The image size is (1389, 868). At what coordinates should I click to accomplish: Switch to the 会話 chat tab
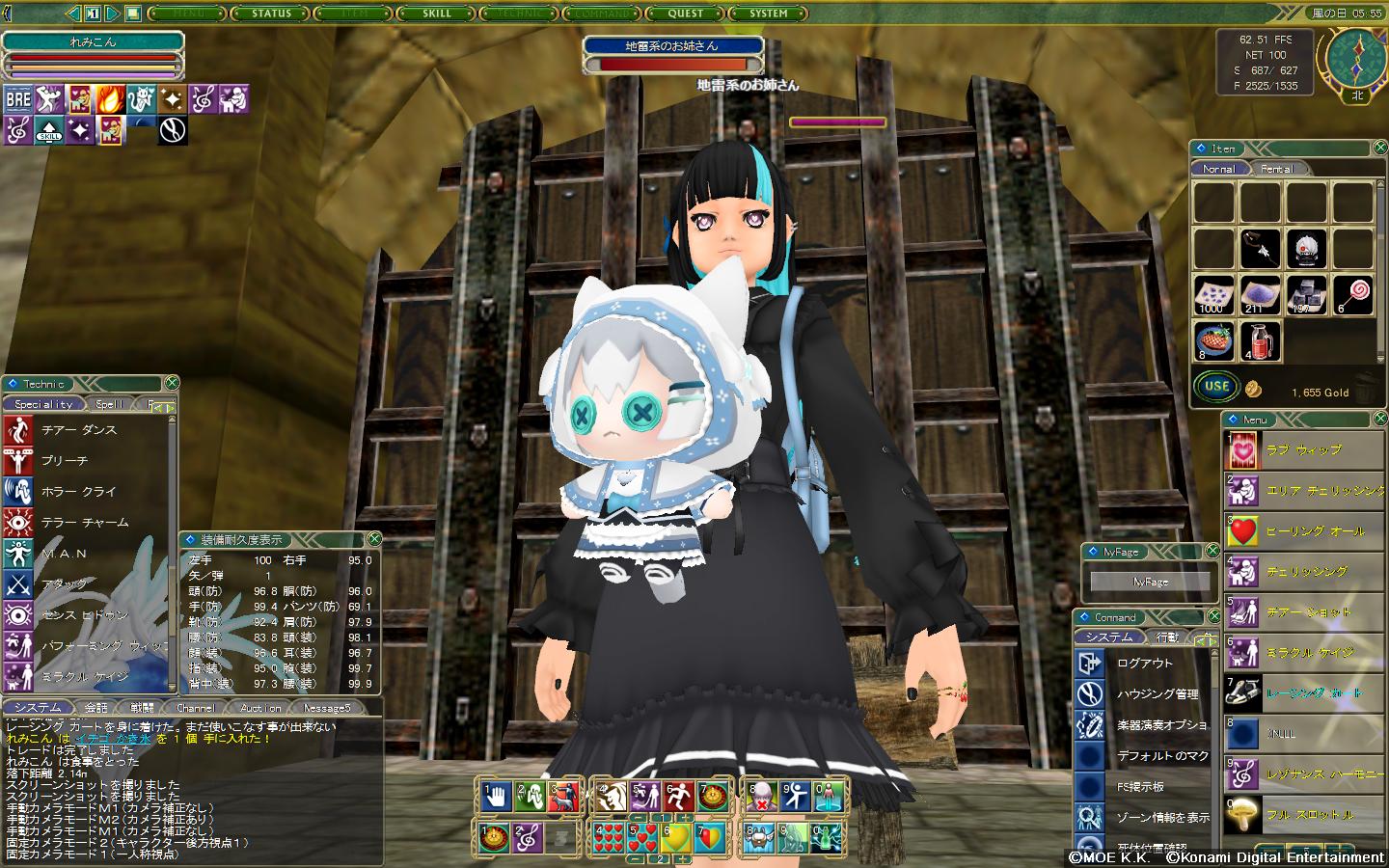click(95, 708)
